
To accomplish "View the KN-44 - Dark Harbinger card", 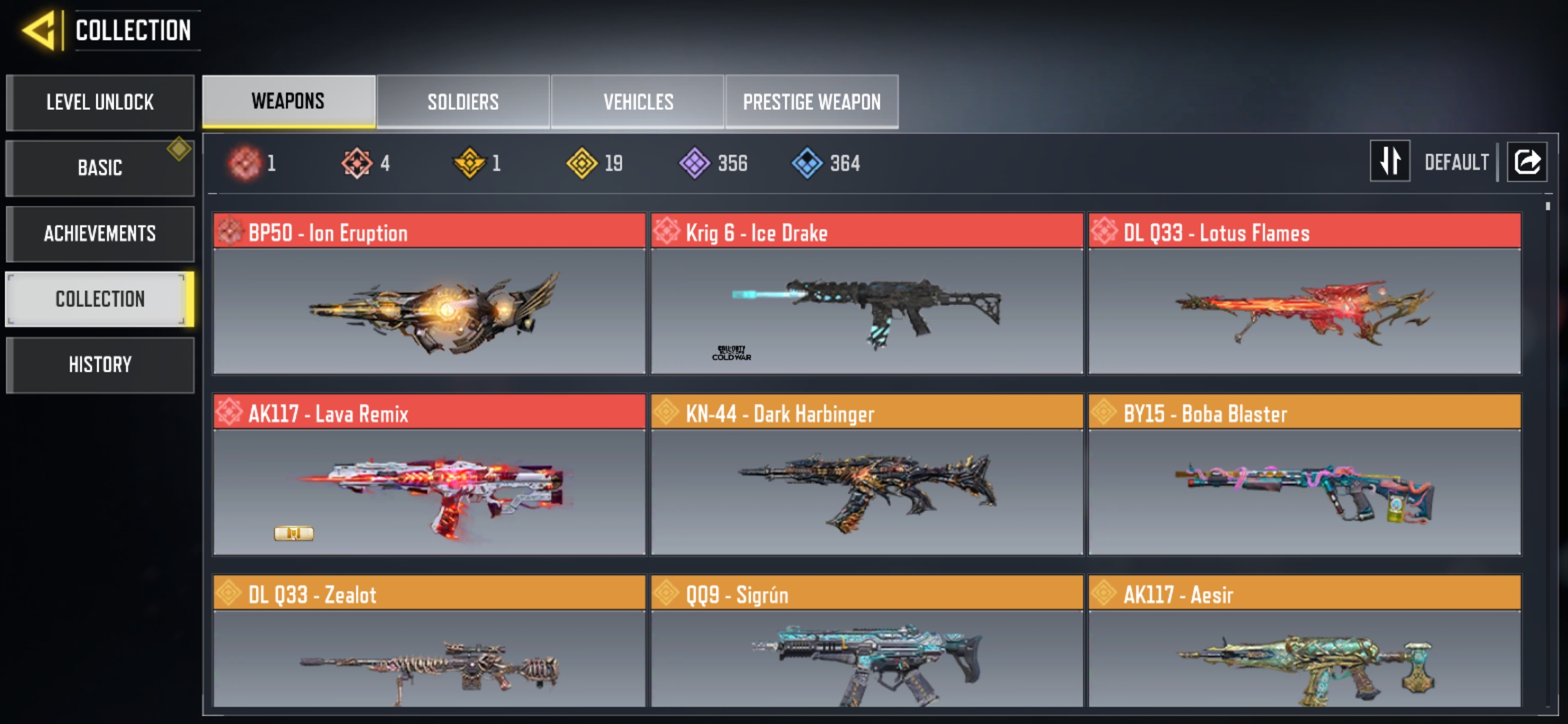I will (866, 475).
